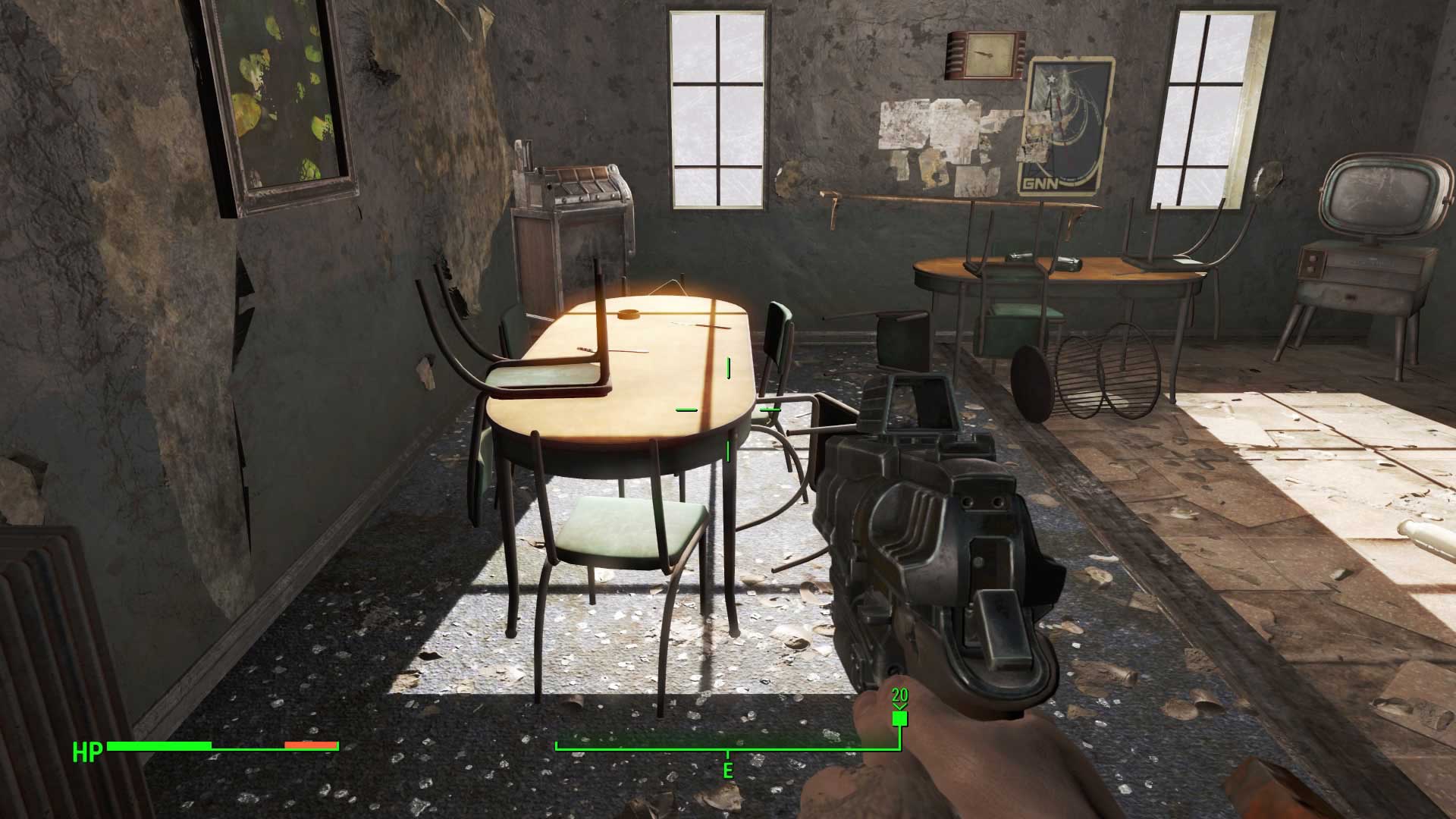
Task: Click the crosshair reticle at screen center
Action: 728,409
